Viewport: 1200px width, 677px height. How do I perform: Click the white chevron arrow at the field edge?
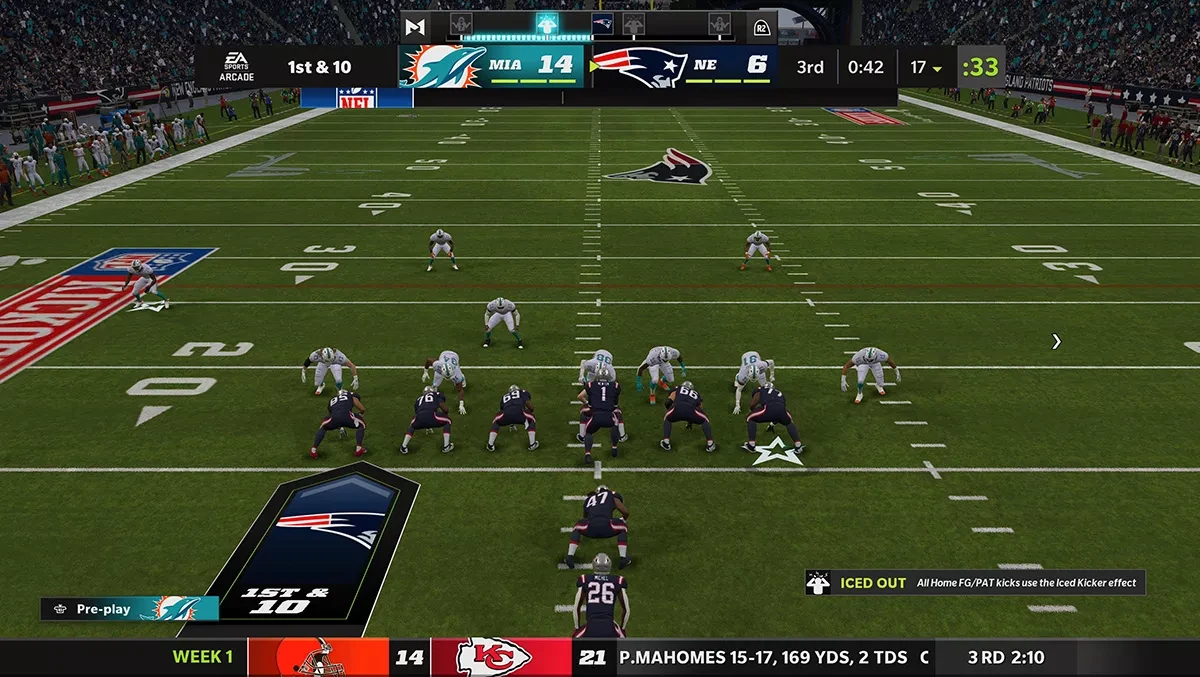(x=1057, y=342)
